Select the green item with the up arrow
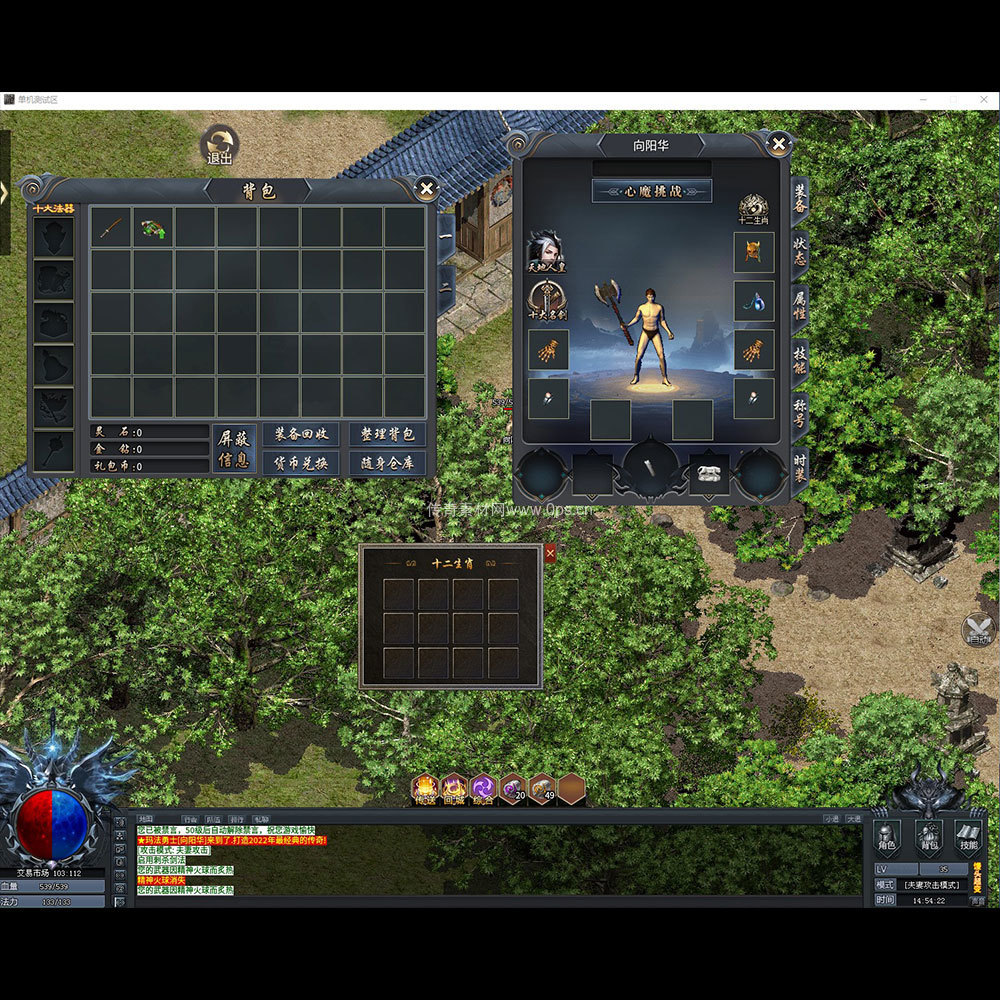This screenshot has width=1000, height=1000. click(x=153, y=228)
